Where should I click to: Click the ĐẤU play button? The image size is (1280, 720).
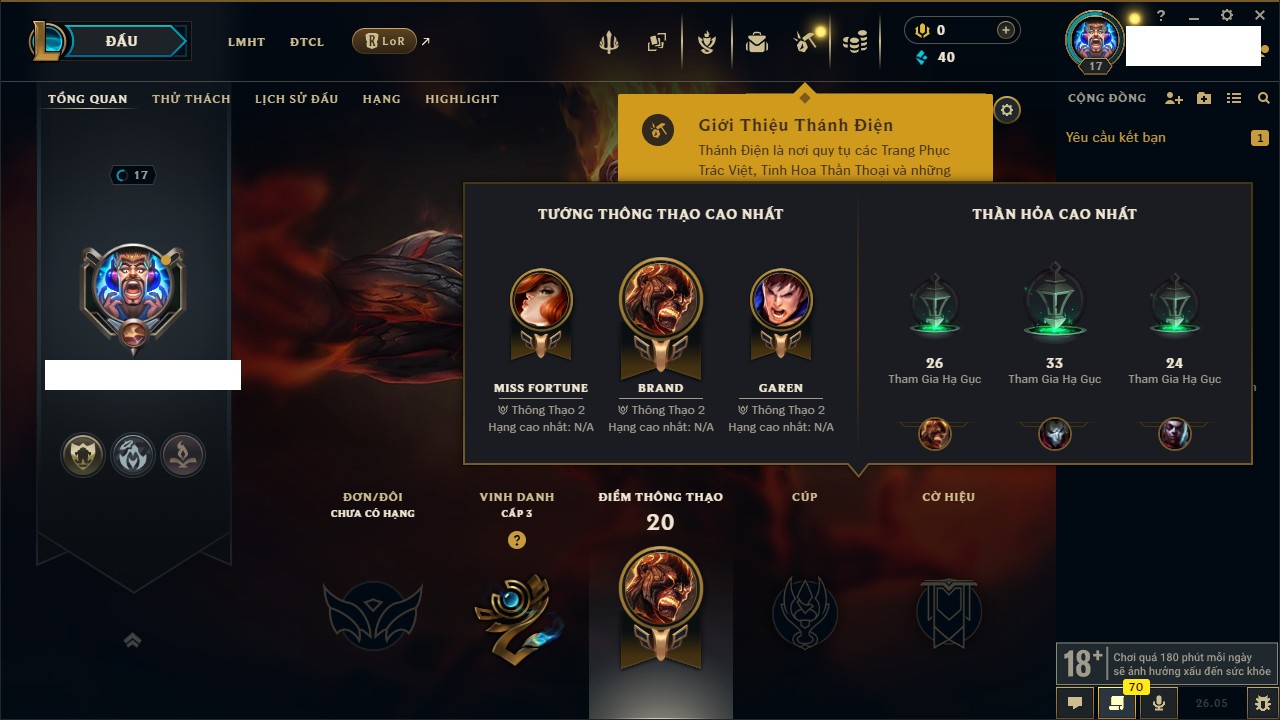coord(122,41)
